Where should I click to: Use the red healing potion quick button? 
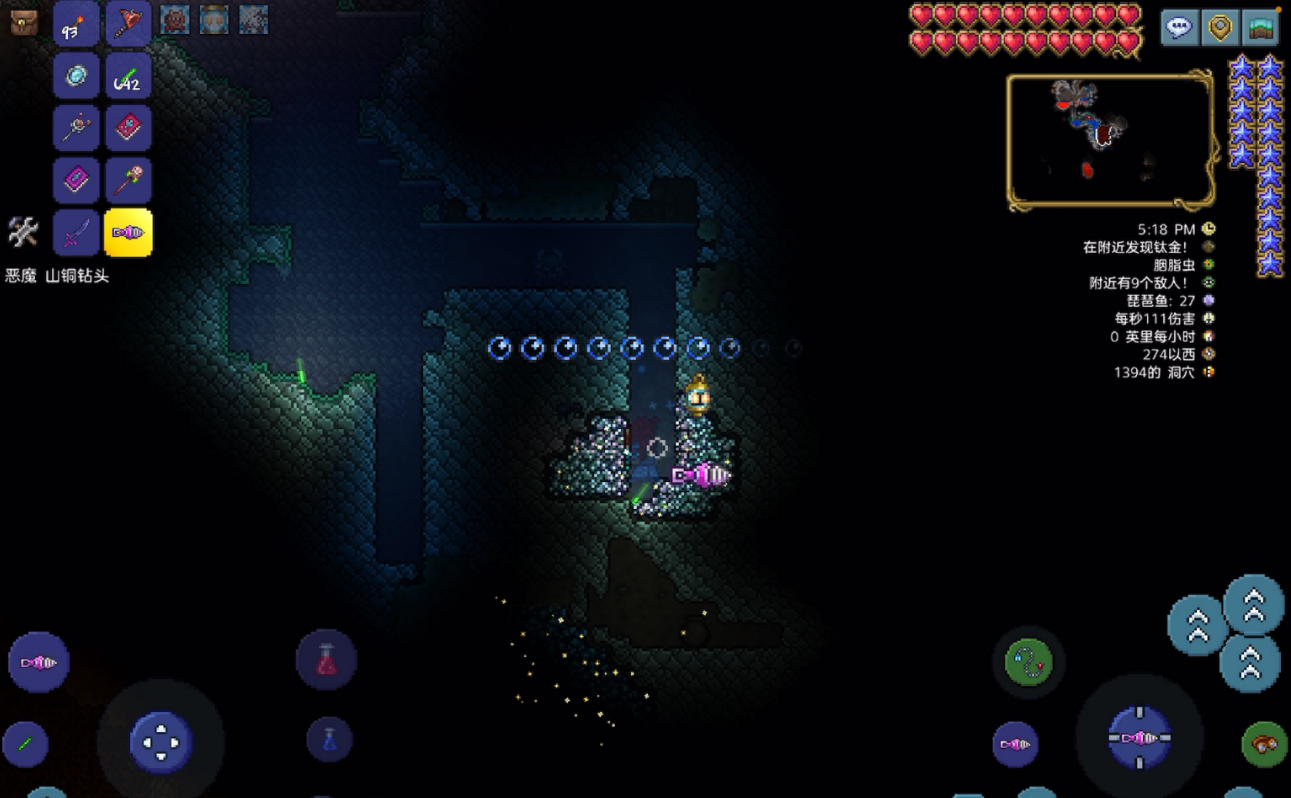coord(327,660)
